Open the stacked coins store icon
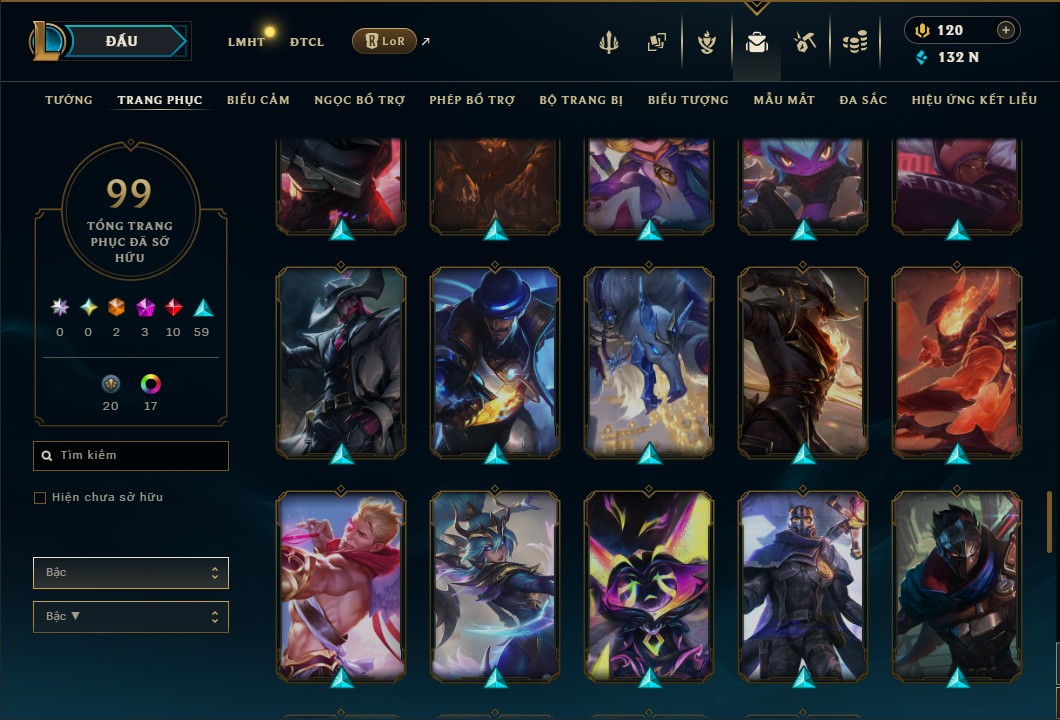 point(854,42)
